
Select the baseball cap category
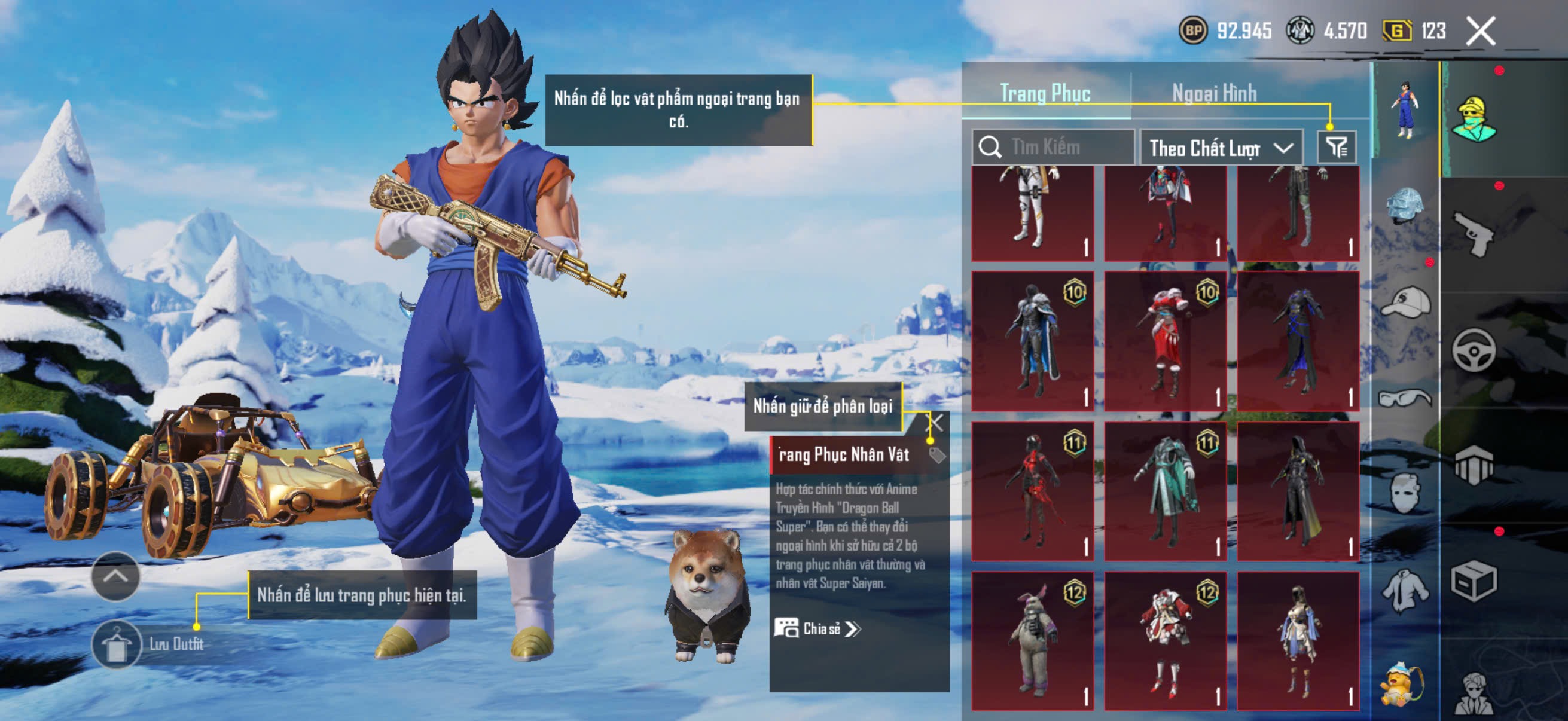(x=1405, y=303)
